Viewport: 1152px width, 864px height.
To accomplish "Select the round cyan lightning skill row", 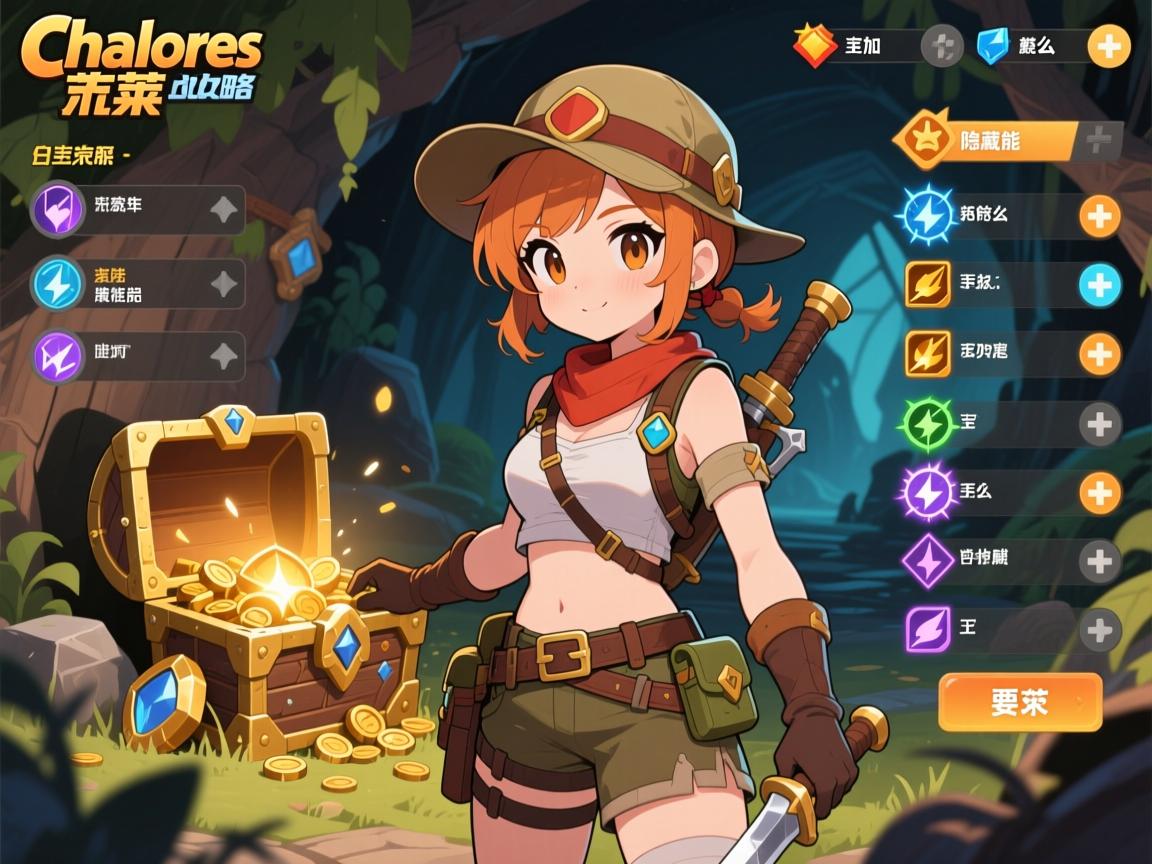I will (x=138, y=284).
